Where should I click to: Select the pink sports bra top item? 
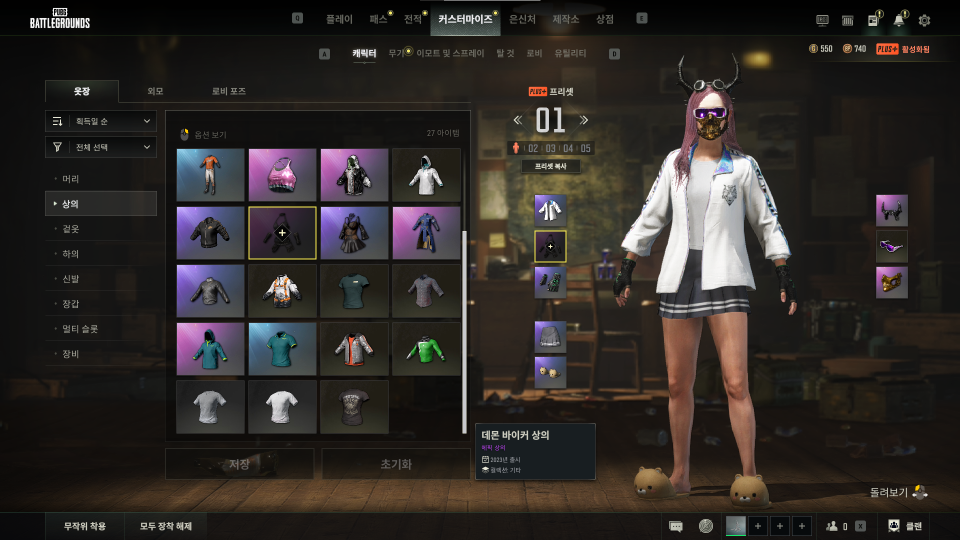(282, 175)
